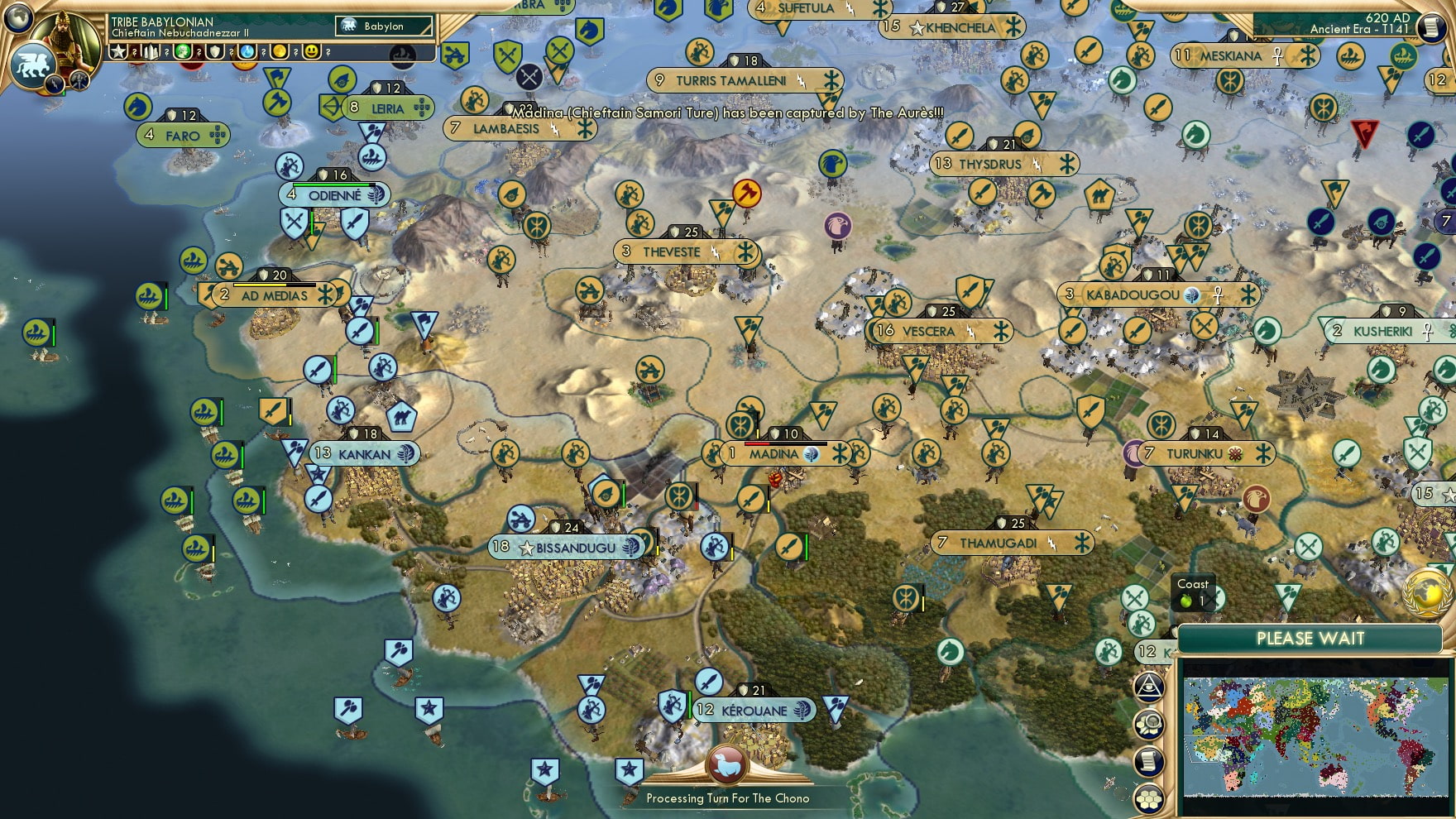Click the science tower icon beside the star

tap(151, 52)
